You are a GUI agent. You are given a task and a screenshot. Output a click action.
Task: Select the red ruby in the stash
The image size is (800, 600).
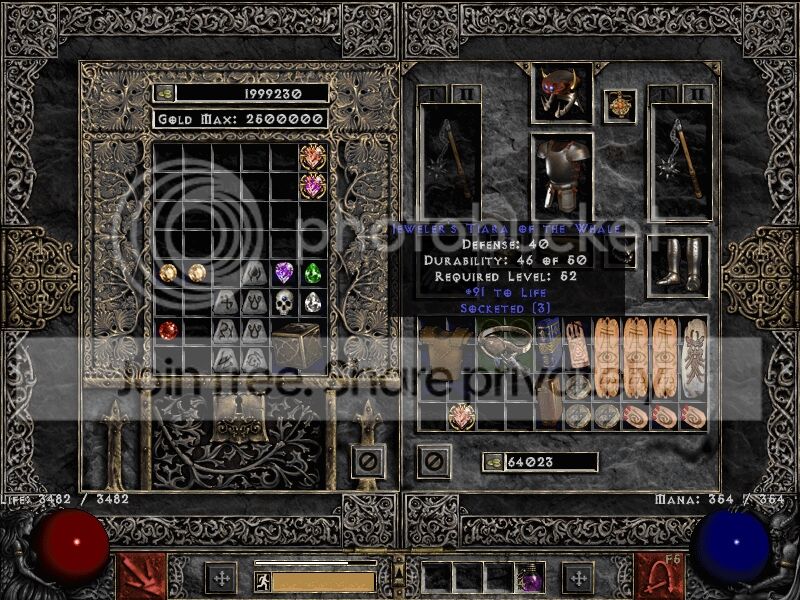coord(168,329)
